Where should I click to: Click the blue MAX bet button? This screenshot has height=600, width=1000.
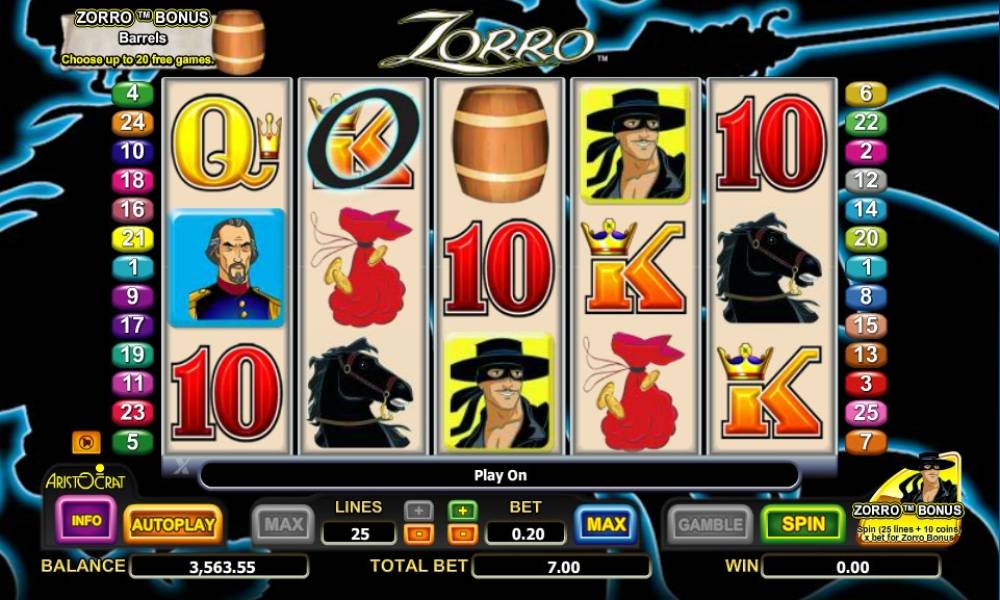pos(606,524)
